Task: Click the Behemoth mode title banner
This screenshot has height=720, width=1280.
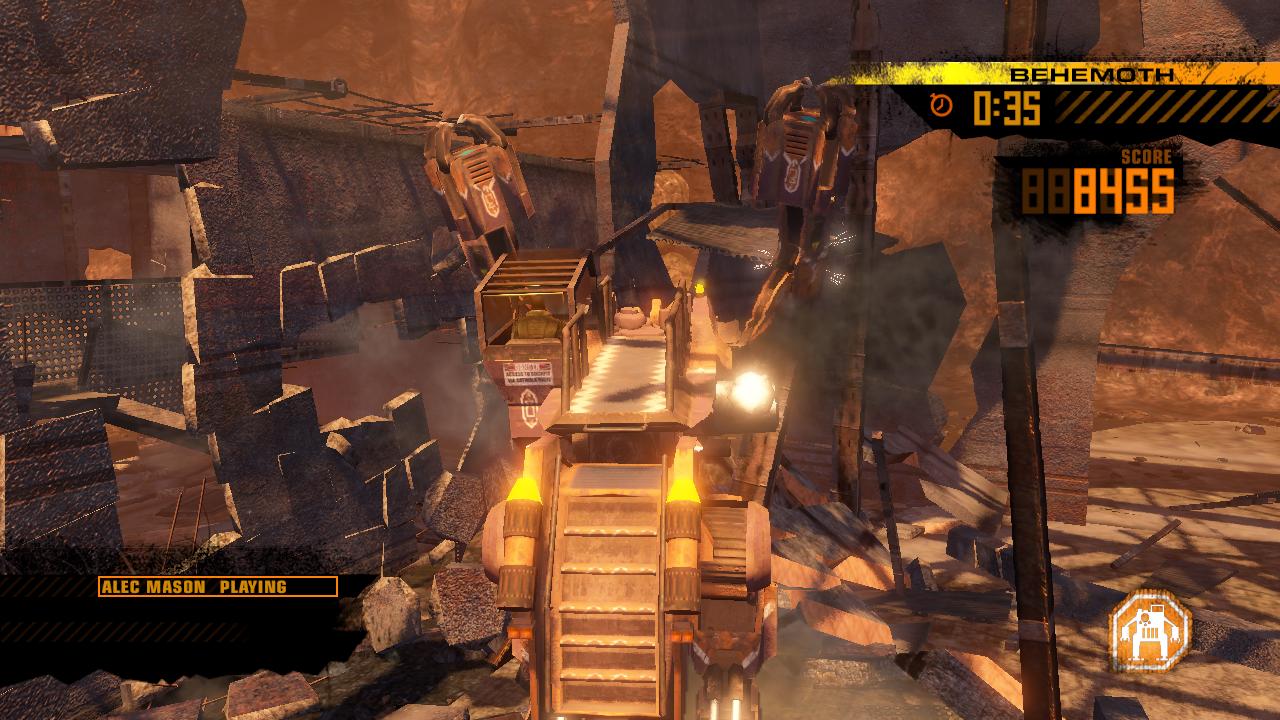Action: click(1090, 75)
